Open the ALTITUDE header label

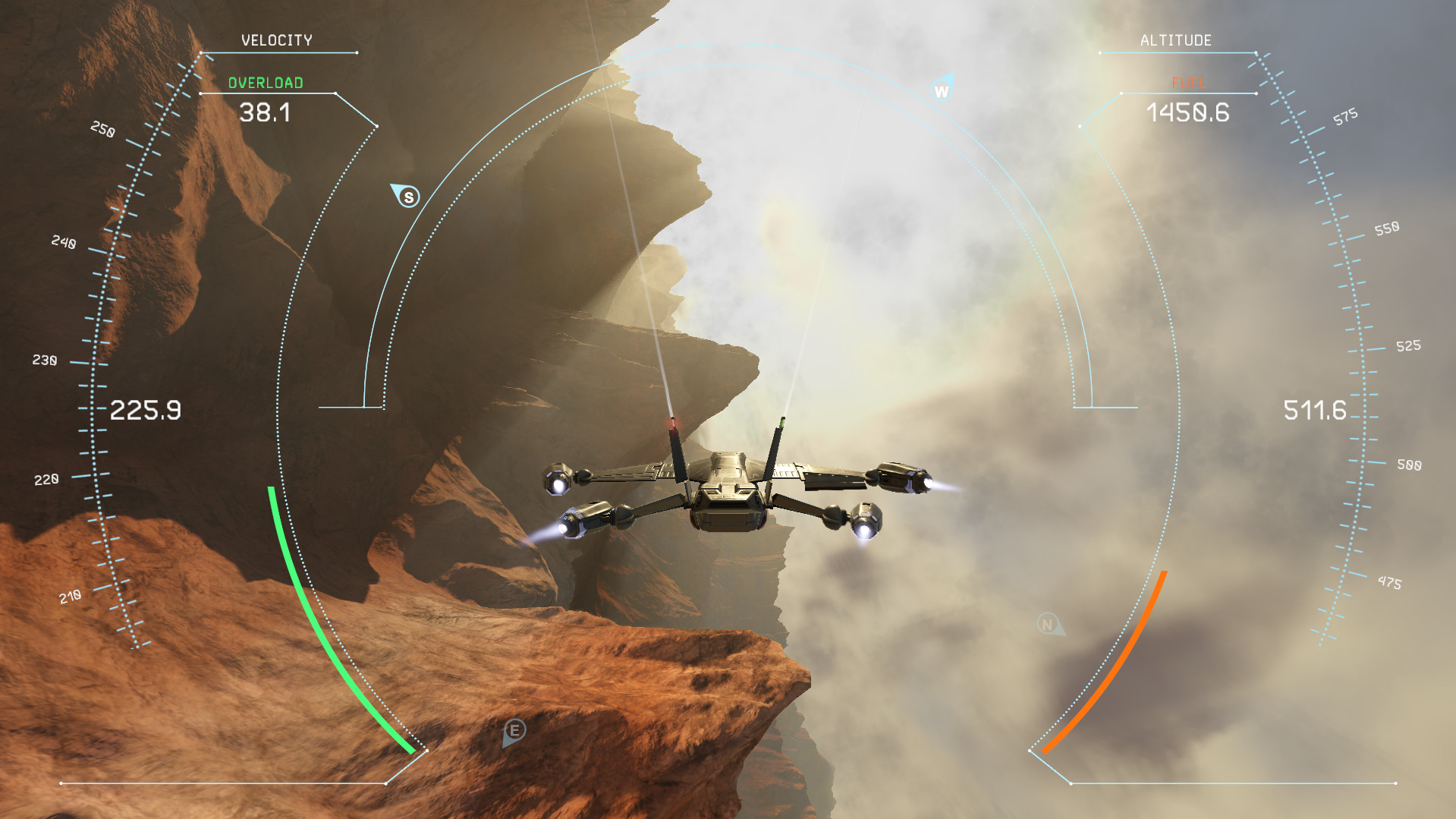point(1177,39)
